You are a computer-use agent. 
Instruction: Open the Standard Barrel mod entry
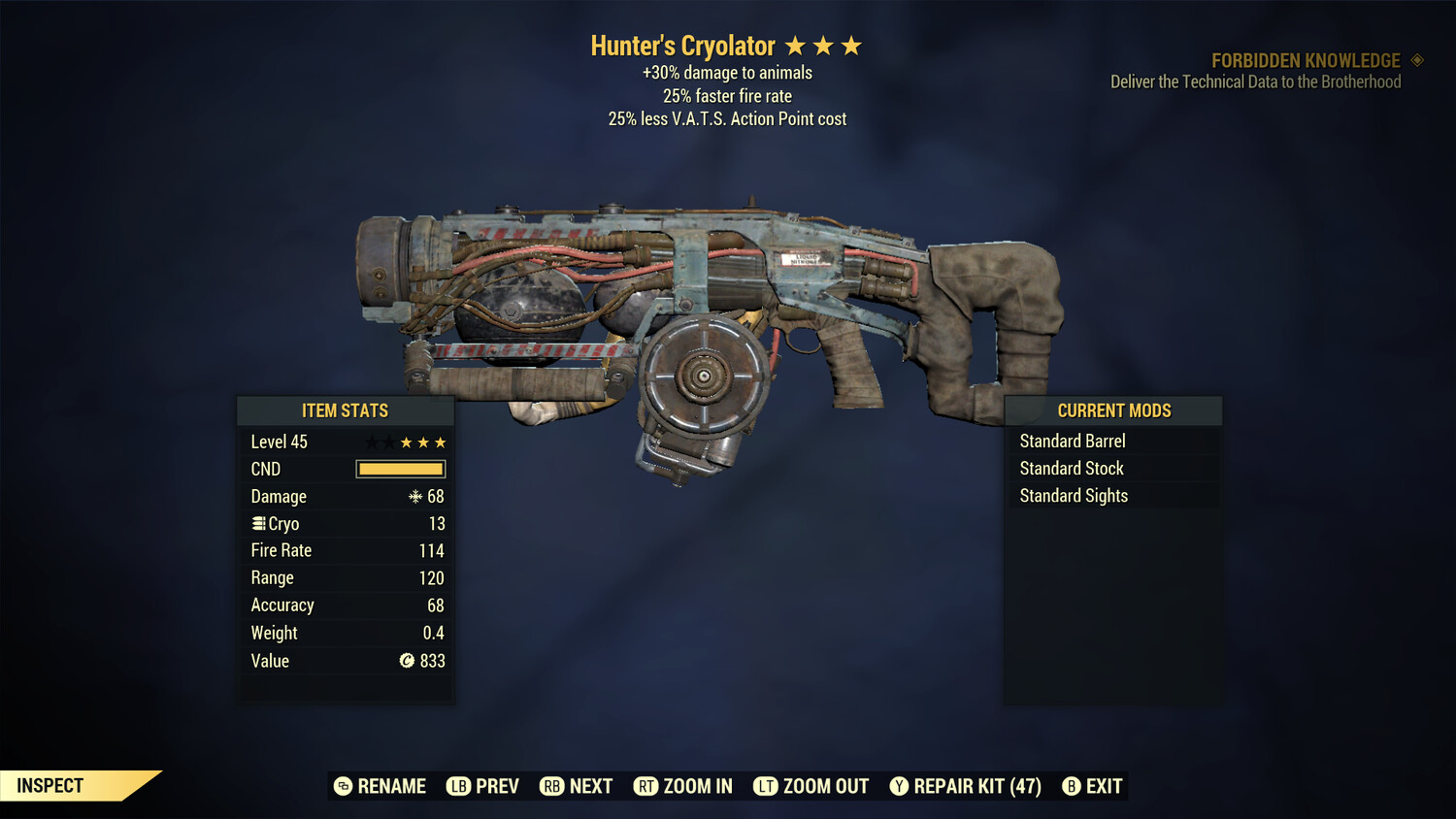click(x=1072, y=441)
